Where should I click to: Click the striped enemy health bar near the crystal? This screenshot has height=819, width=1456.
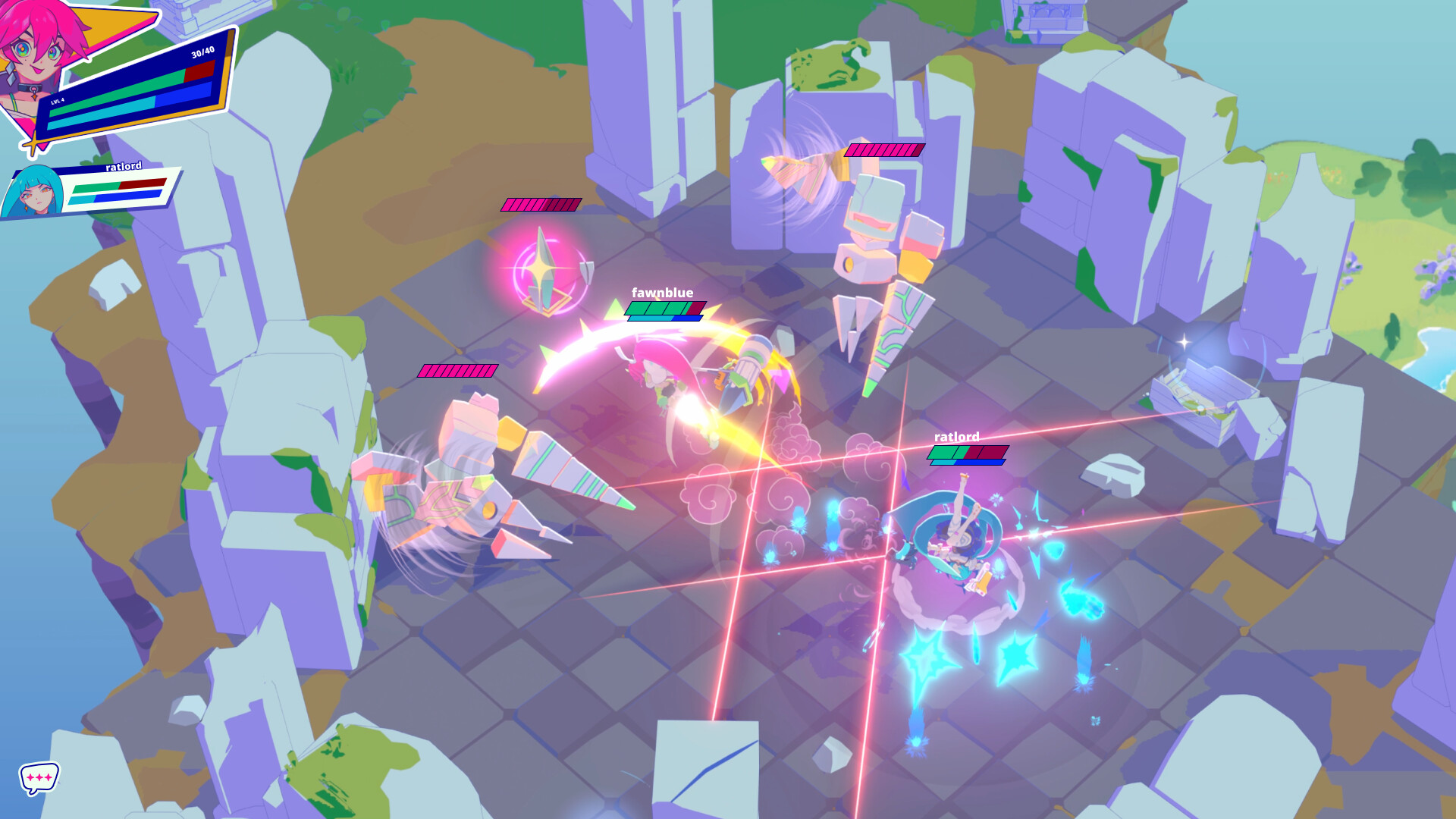540,203
